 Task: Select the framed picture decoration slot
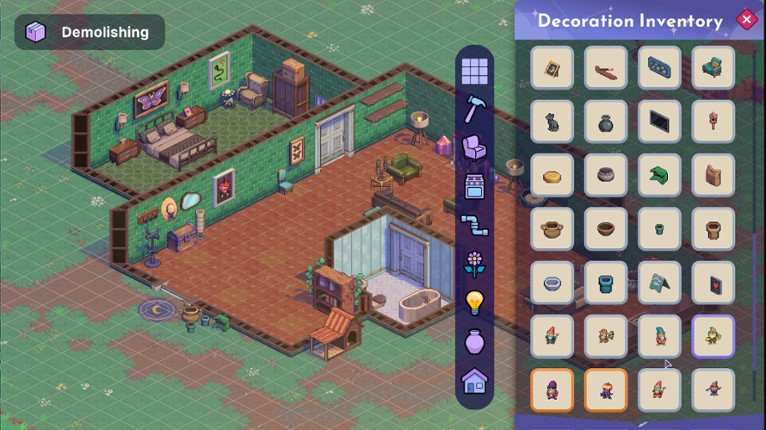(552, 68)
